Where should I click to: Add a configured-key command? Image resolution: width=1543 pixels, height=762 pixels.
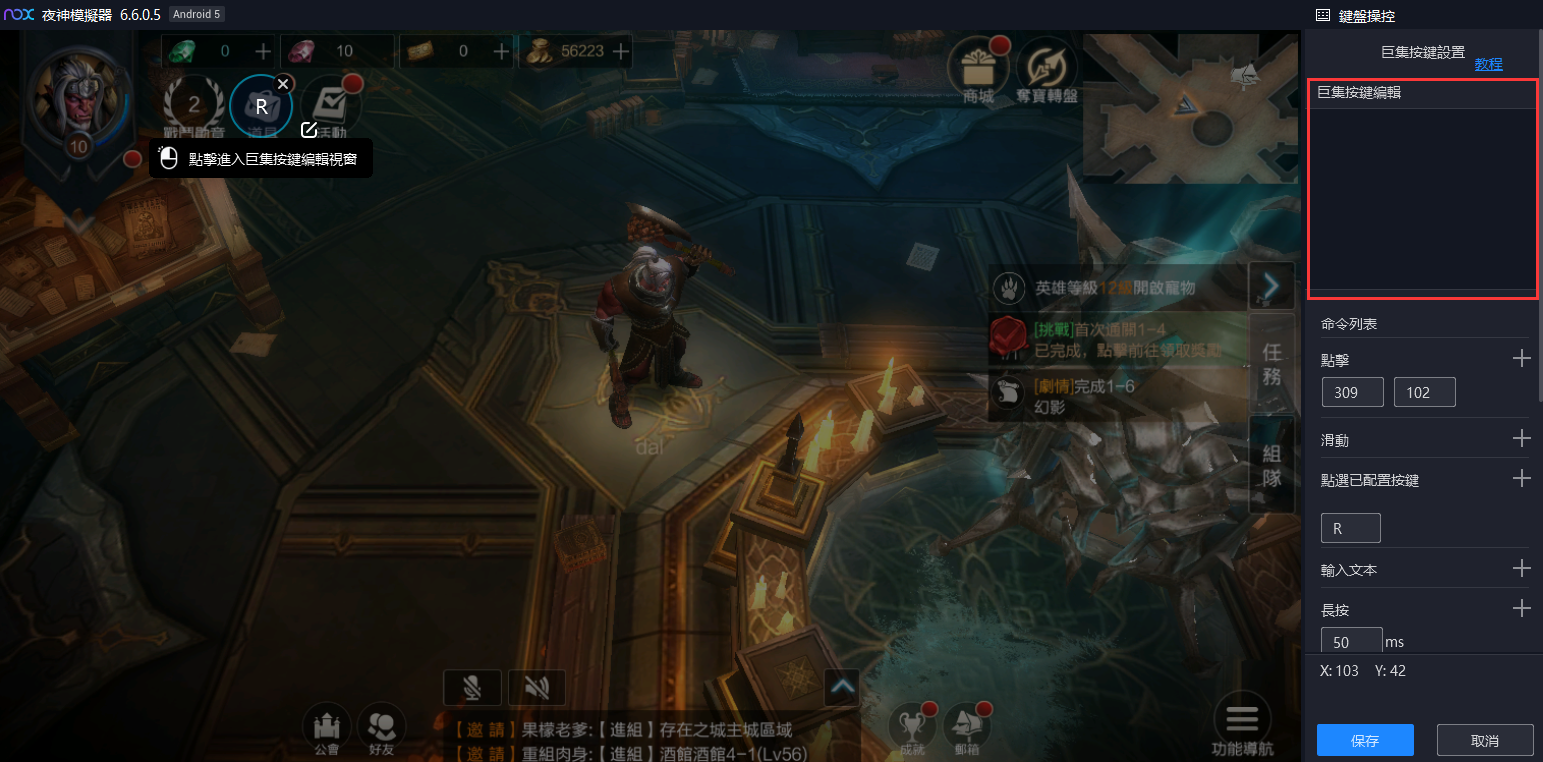click(1521, 479)
